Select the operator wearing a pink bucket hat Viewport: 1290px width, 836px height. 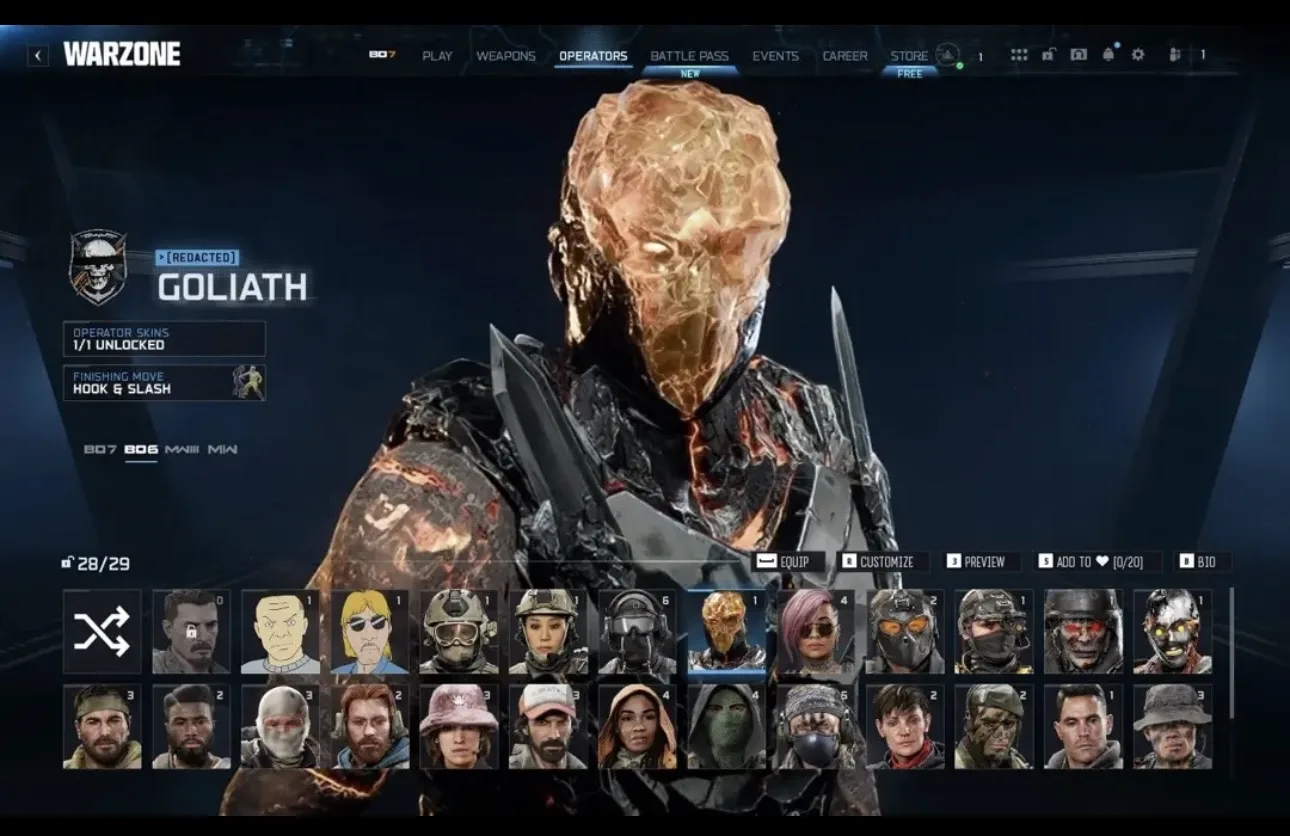459,726
